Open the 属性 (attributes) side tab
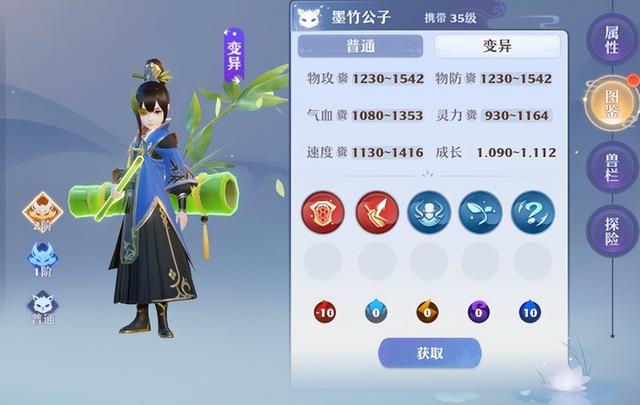This screenshot has height=405, width=640. (610, 41)
